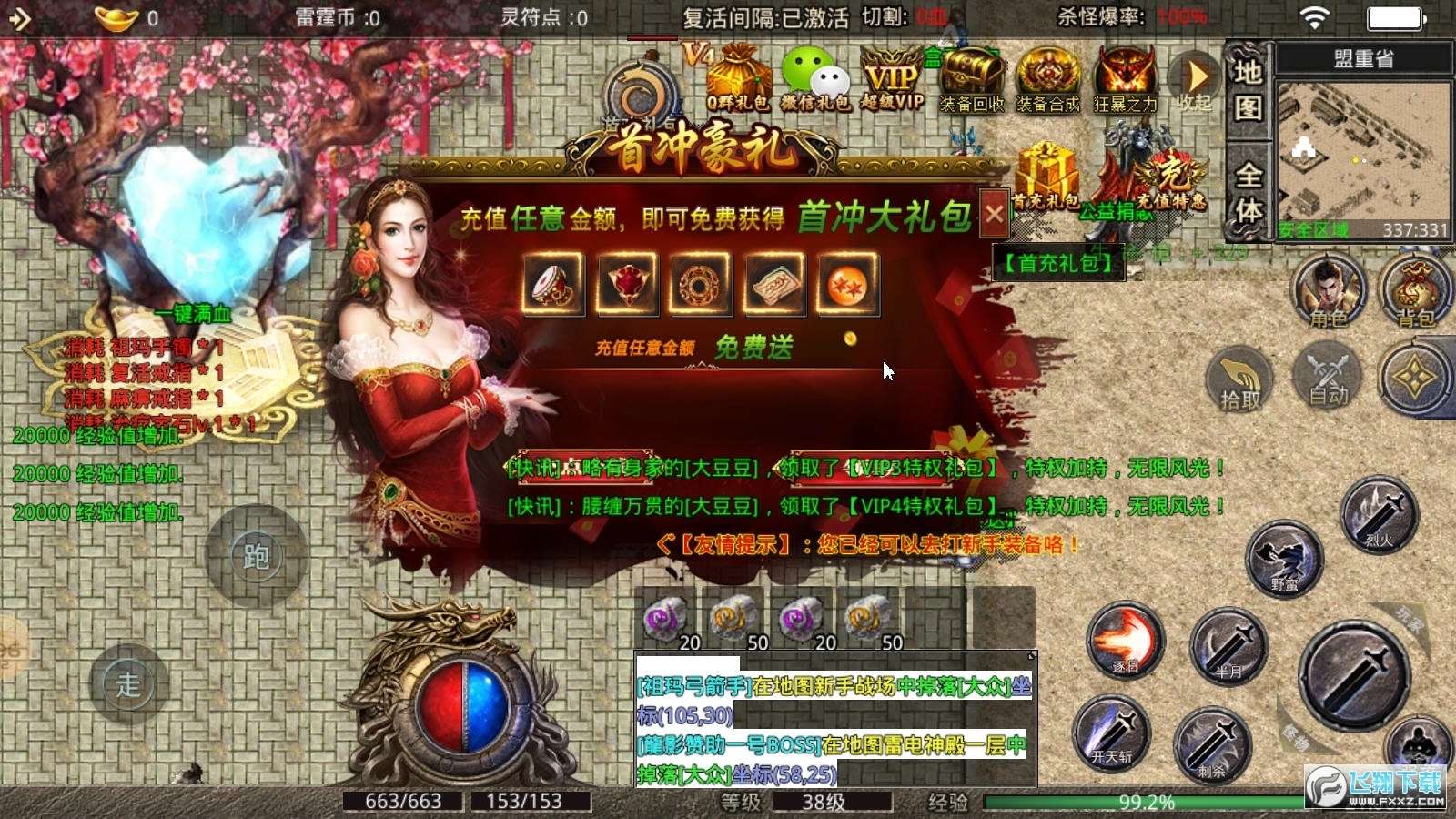Screen dimensions: 1456x819
Task: Open 装备合成 equipment synthesis icon
Action: pyautogui.click(x=1046, y=77)
